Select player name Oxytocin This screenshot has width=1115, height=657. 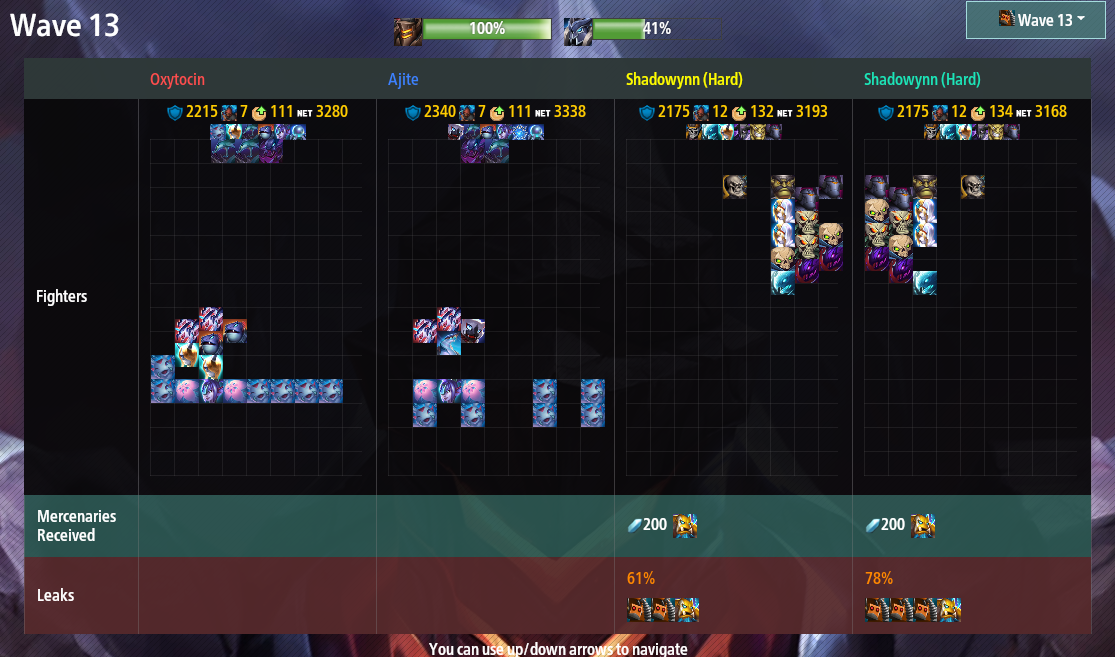point(178,79)
